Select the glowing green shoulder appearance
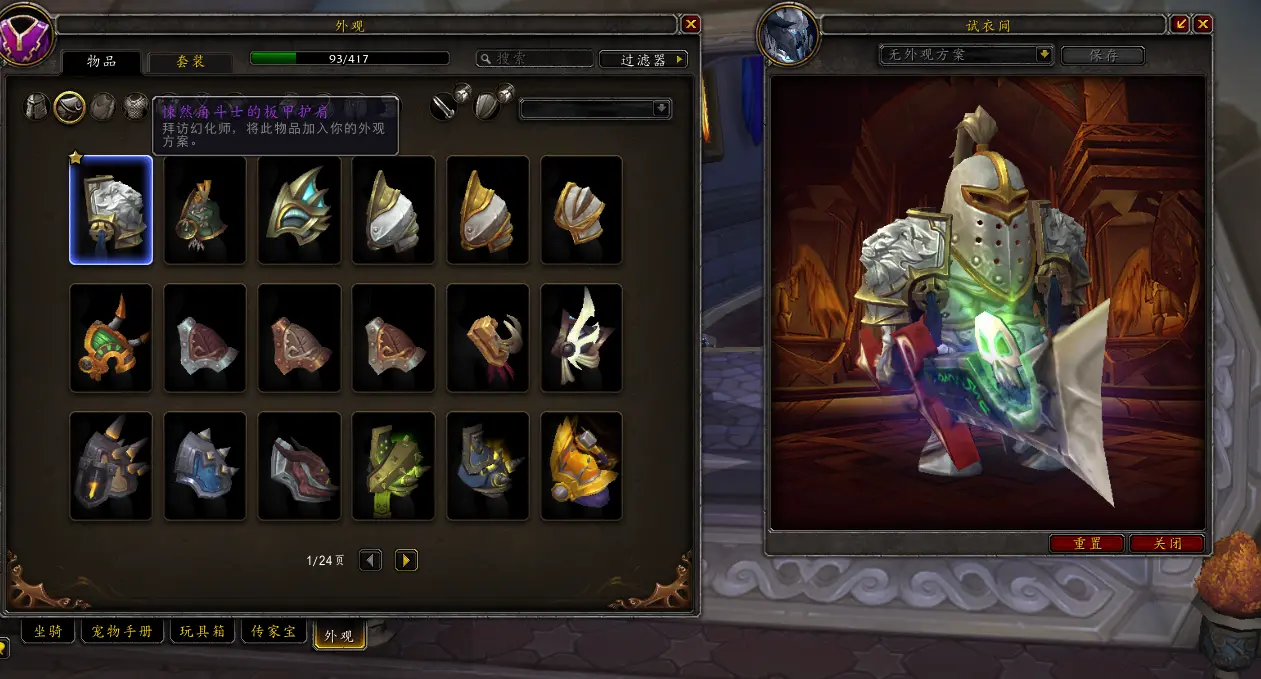 click(393, 466)
